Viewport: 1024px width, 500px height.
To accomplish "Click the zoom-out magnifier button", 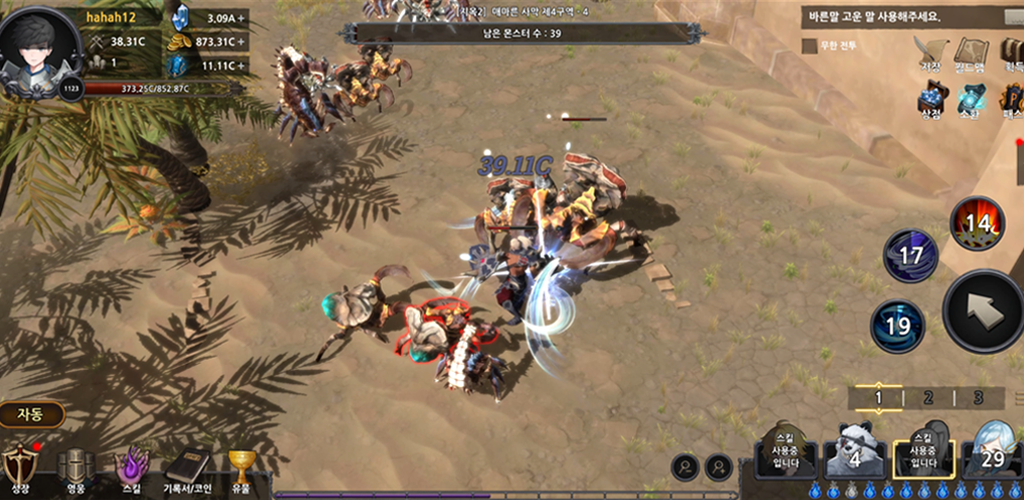I will click(x=685, y=465).
